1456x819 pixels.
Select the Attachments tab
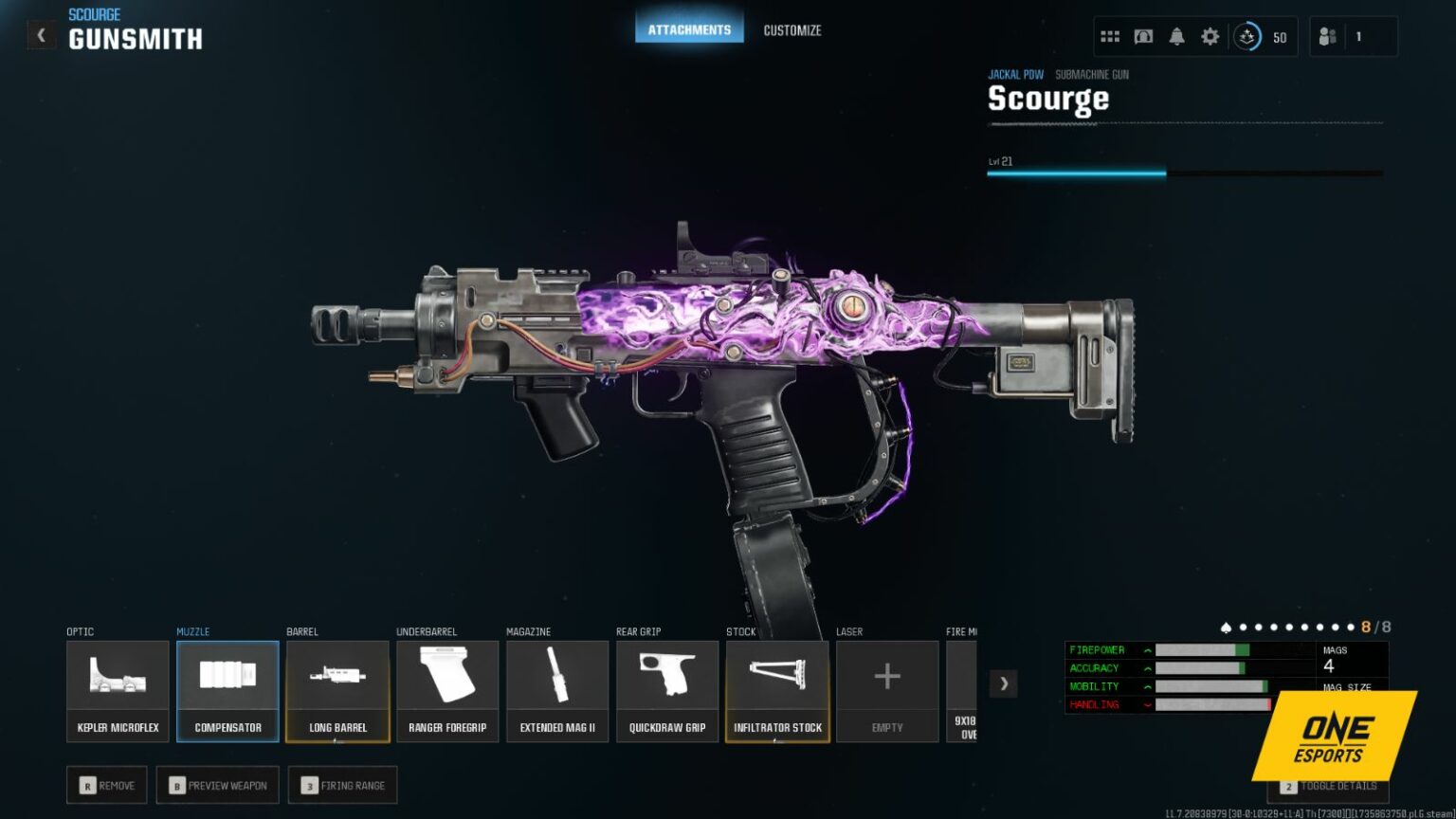689,28
